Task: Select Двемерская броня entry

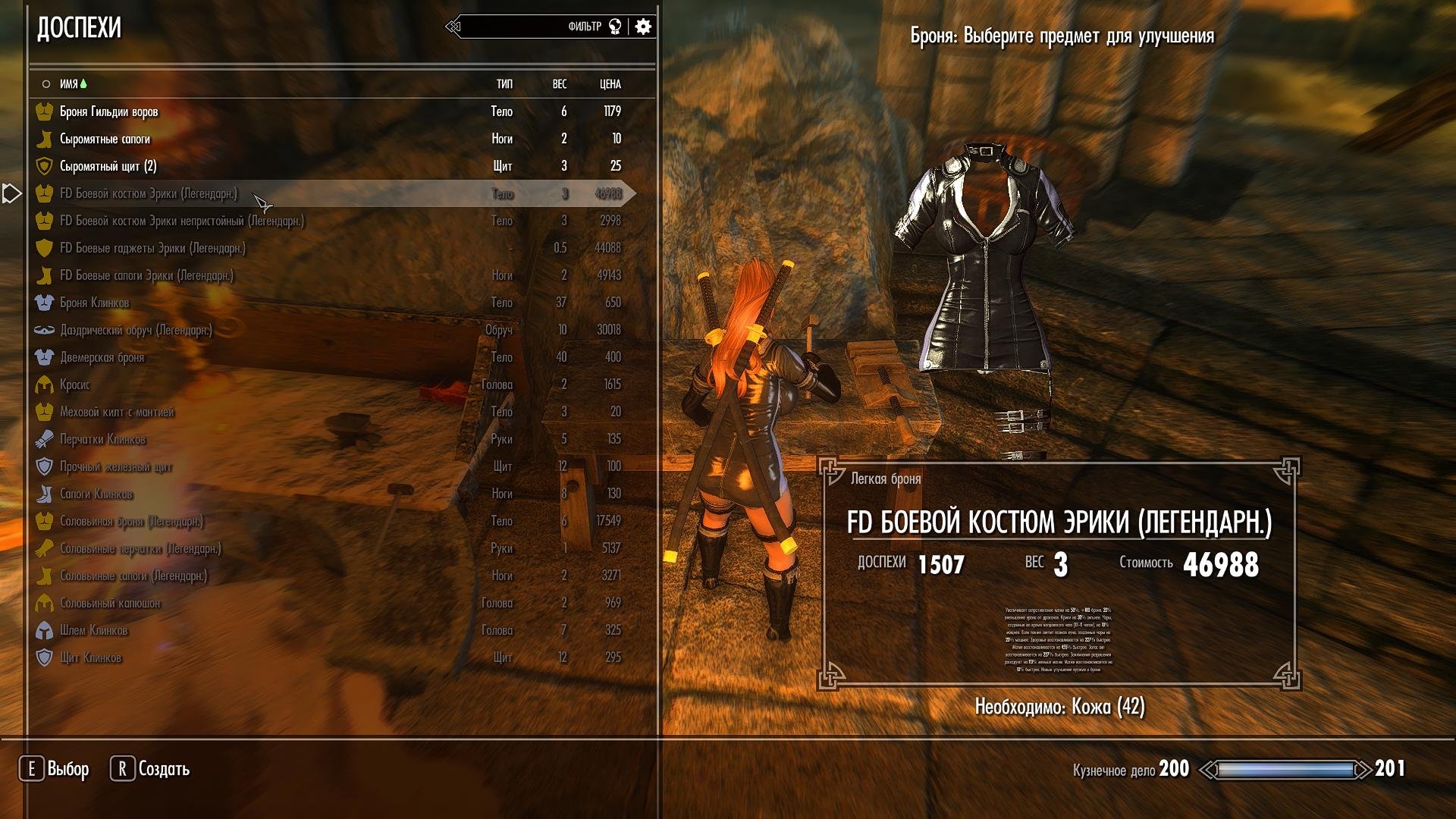Action: [x=102, y=357]
